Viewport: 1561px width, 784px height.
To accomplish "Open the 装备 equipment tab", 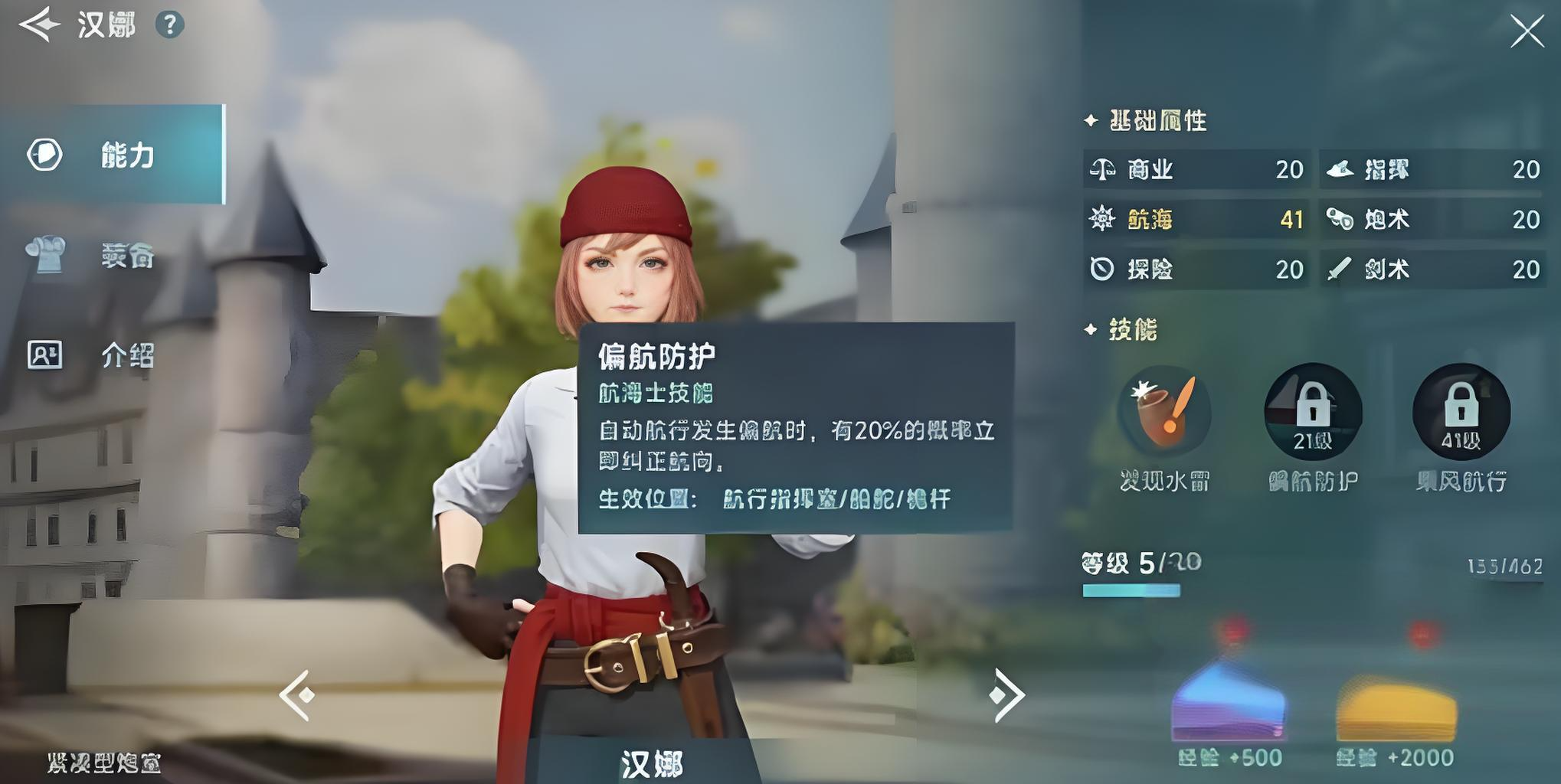I will (113, 256).
